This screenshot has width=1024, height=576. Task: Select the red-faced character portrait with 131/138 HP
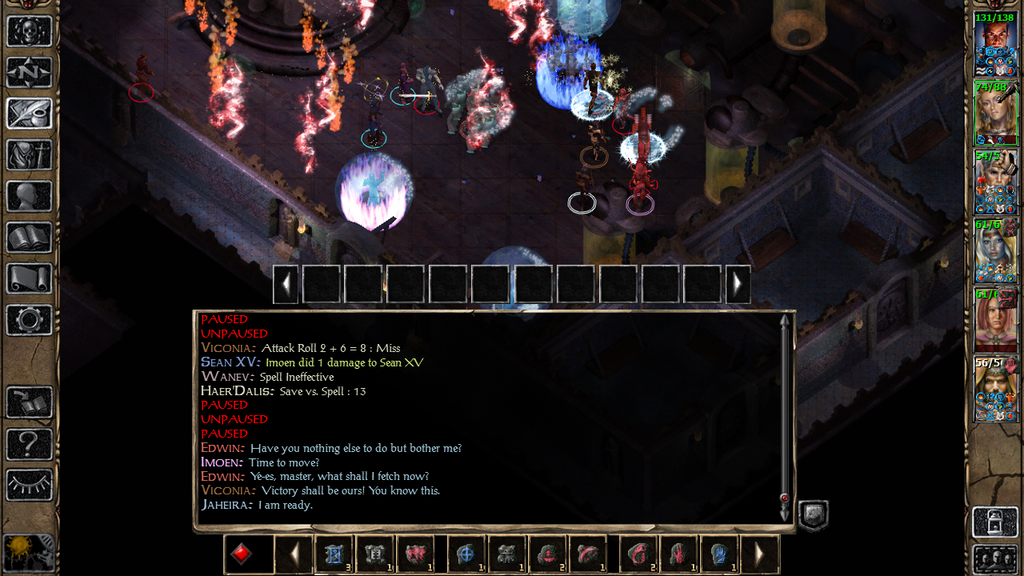(996, 45)
